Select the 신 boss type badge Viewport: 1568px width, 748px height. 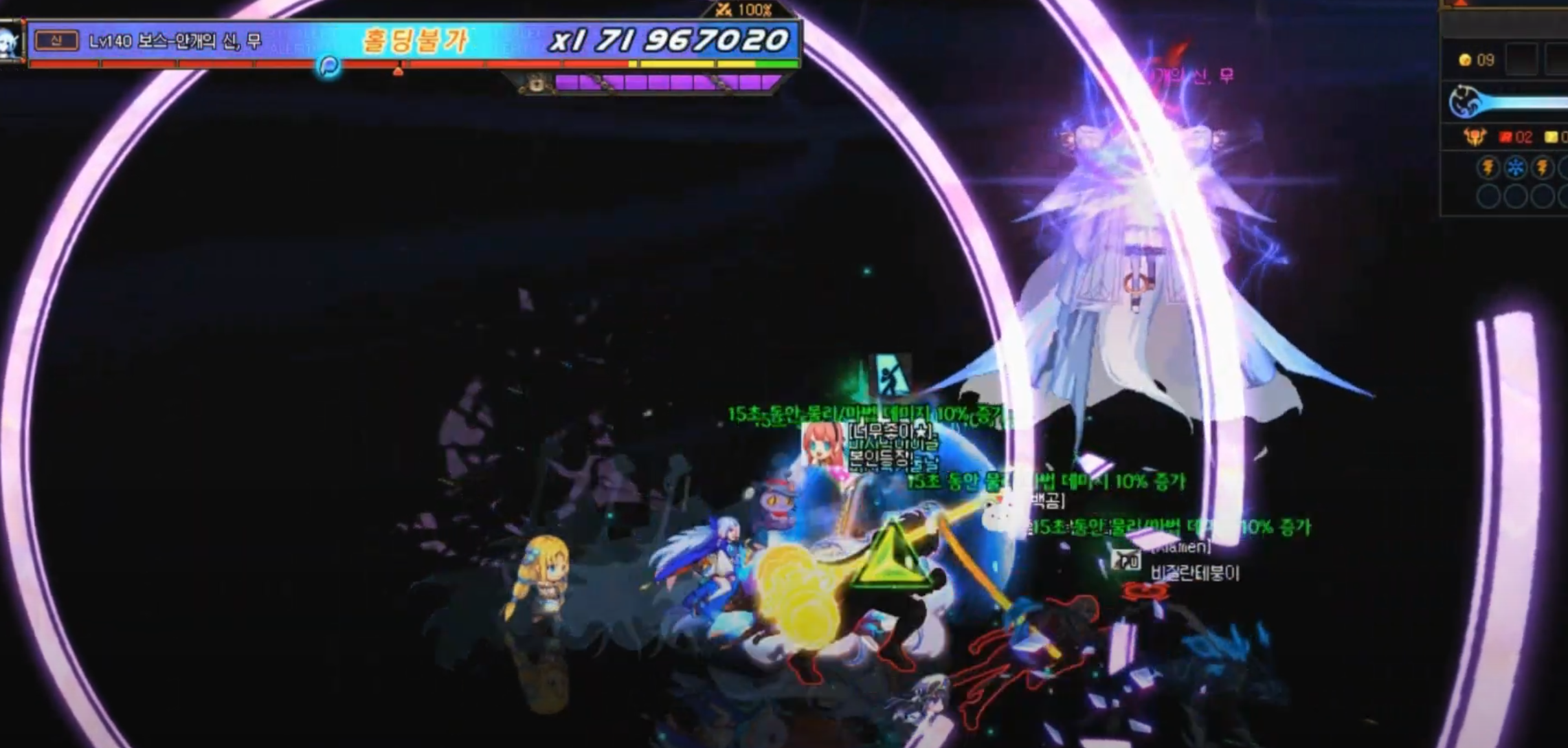[x=56, y=41]
